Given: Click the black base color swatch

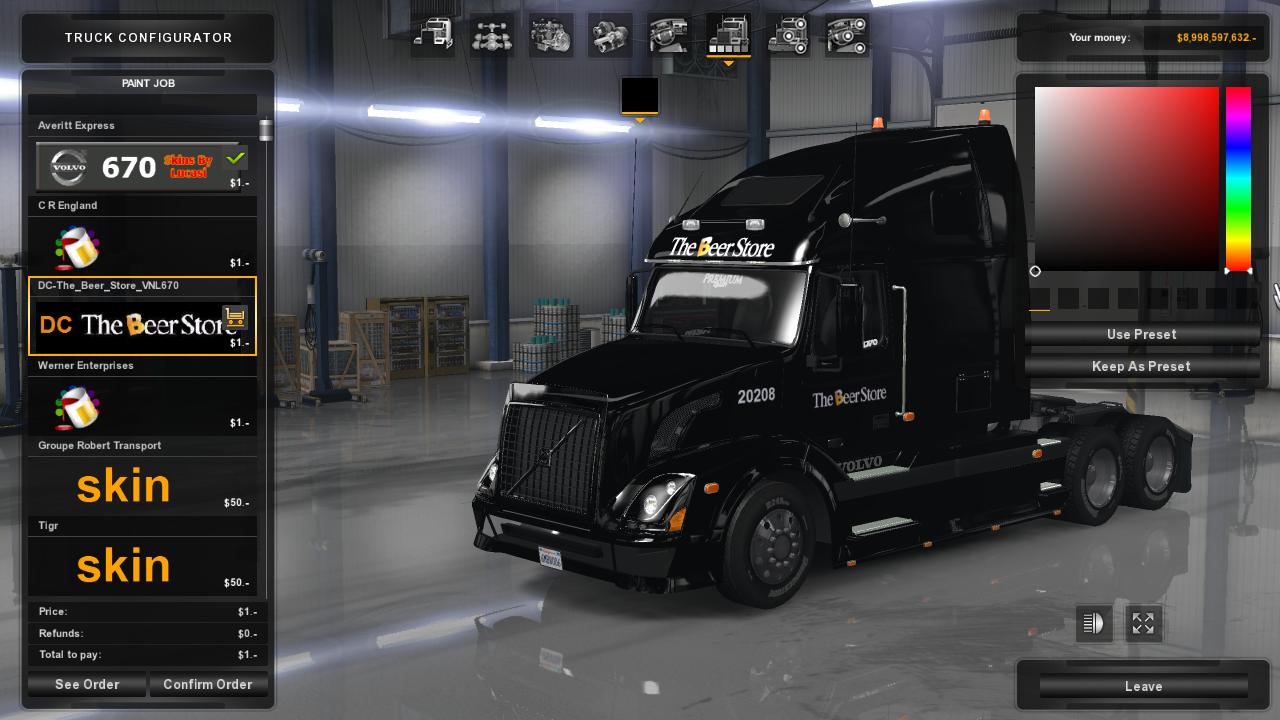Looking at the screenshot, I should [x=640, y=96].
